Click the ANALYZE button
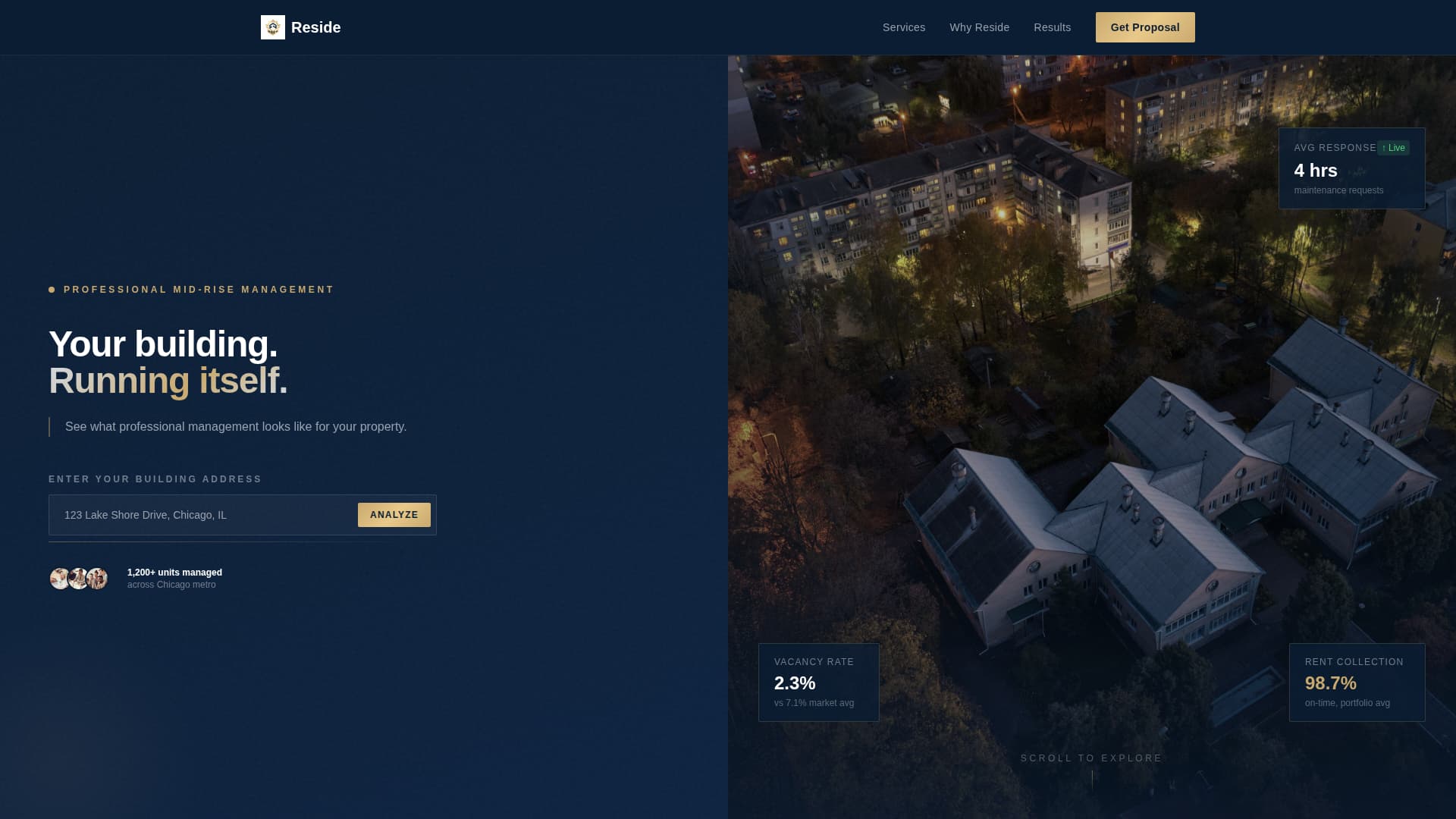 coord(394,514)
